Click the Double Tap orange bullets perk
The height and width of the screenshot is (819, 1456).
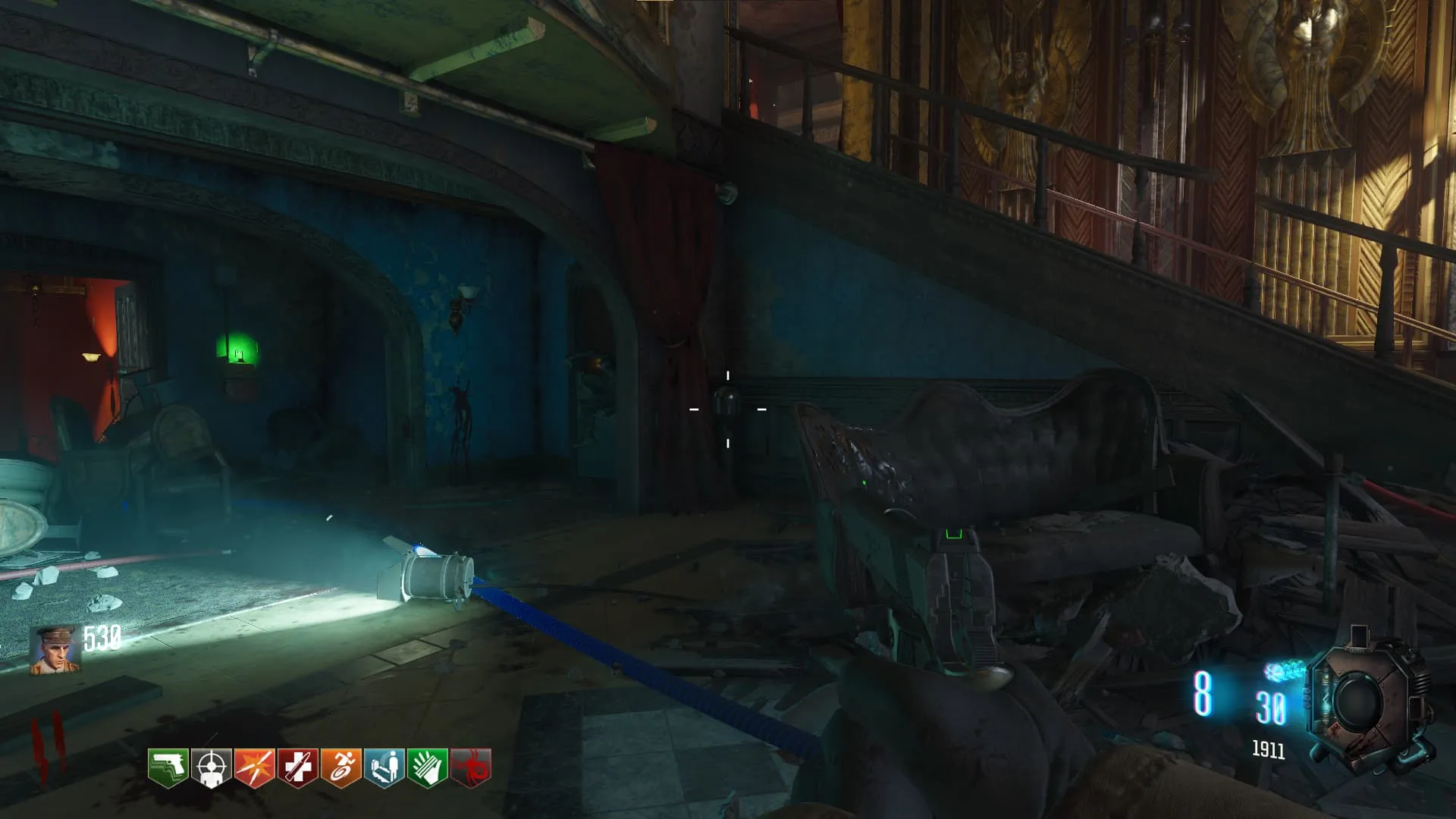254,767
